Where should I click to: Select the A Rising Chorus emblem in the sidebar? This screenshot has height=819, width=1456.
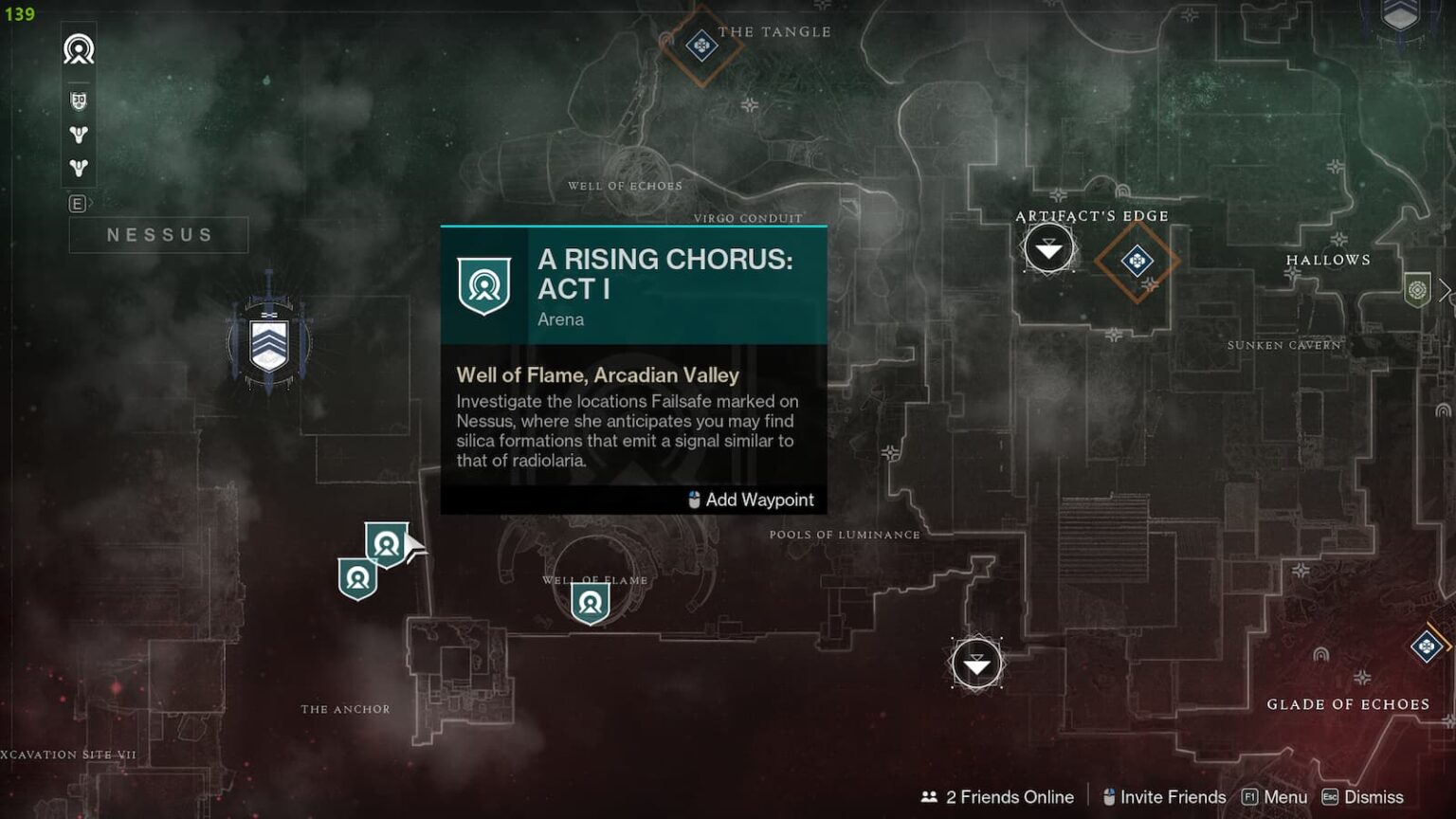77,49
